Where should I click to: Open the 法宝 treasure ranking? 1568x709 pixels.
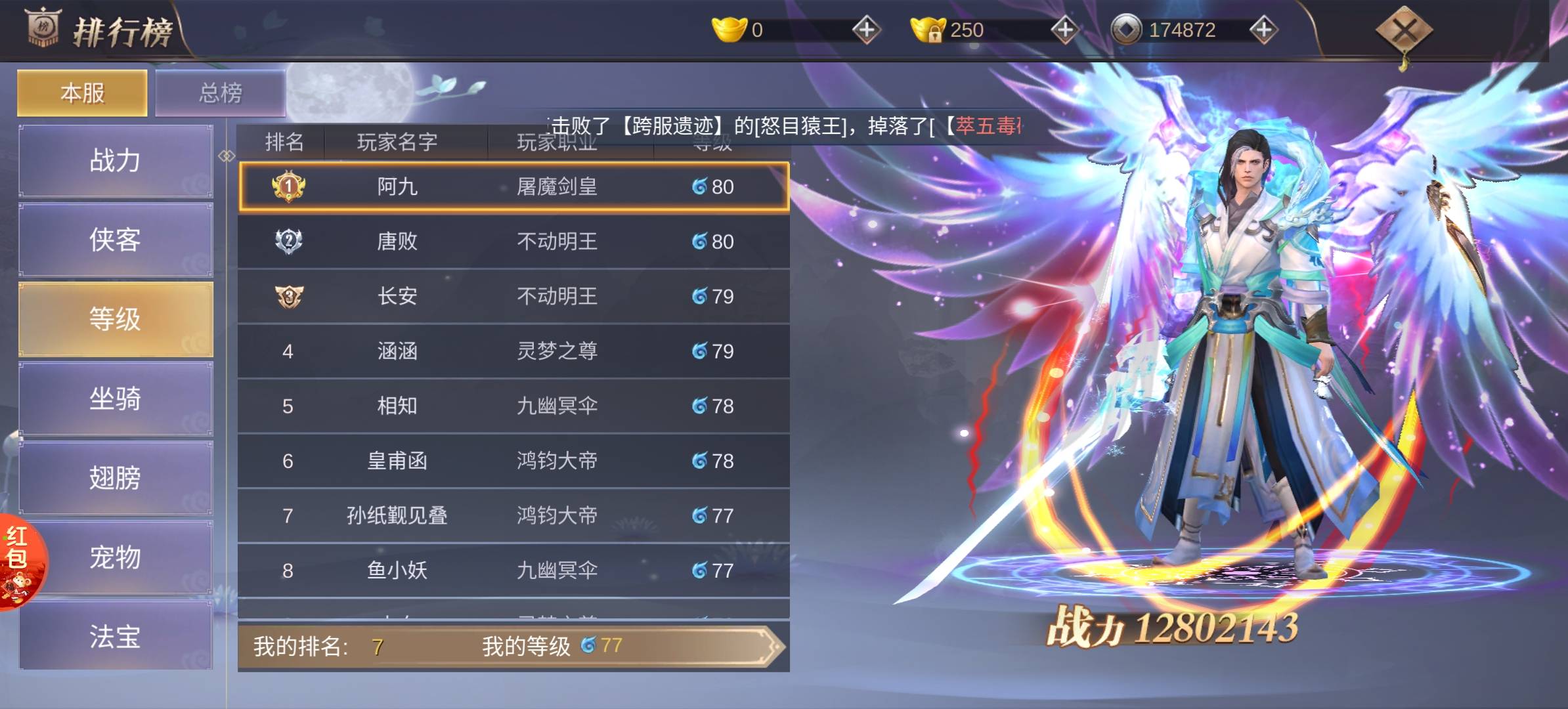tap(116, 636)
